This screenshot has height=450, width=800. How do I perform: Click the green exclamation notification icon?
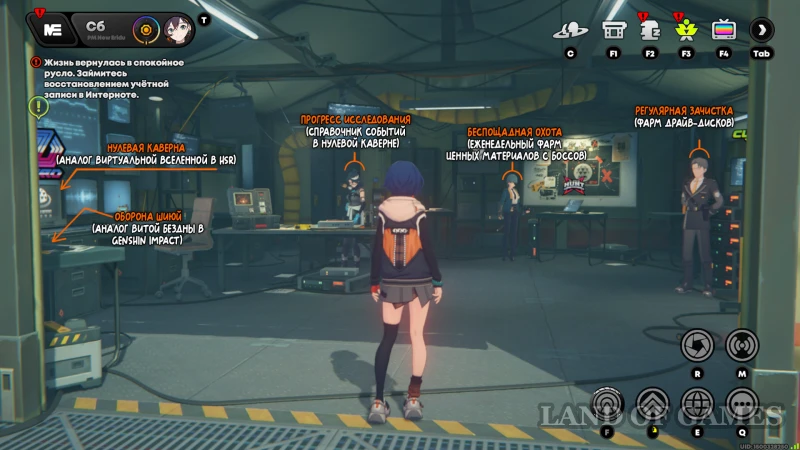[38, 104]
